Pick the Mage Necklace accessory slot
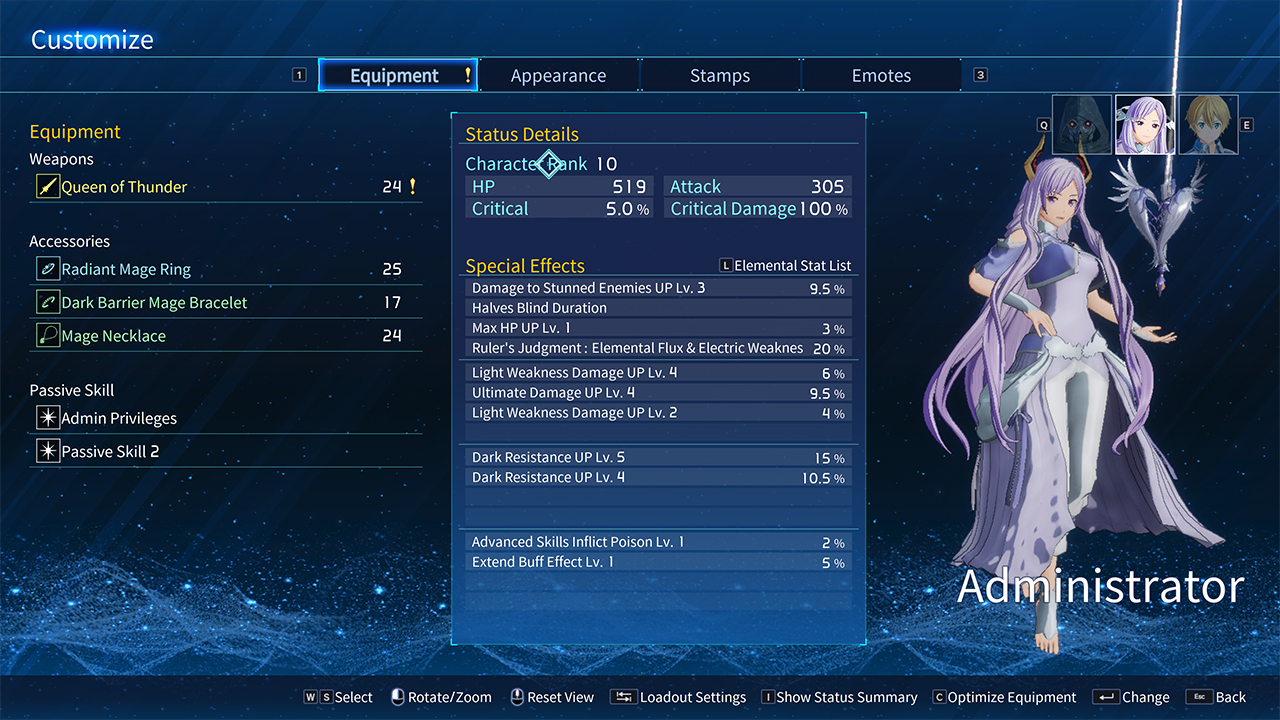Screen dimensions: 1280x720 [x=113, y=337]
